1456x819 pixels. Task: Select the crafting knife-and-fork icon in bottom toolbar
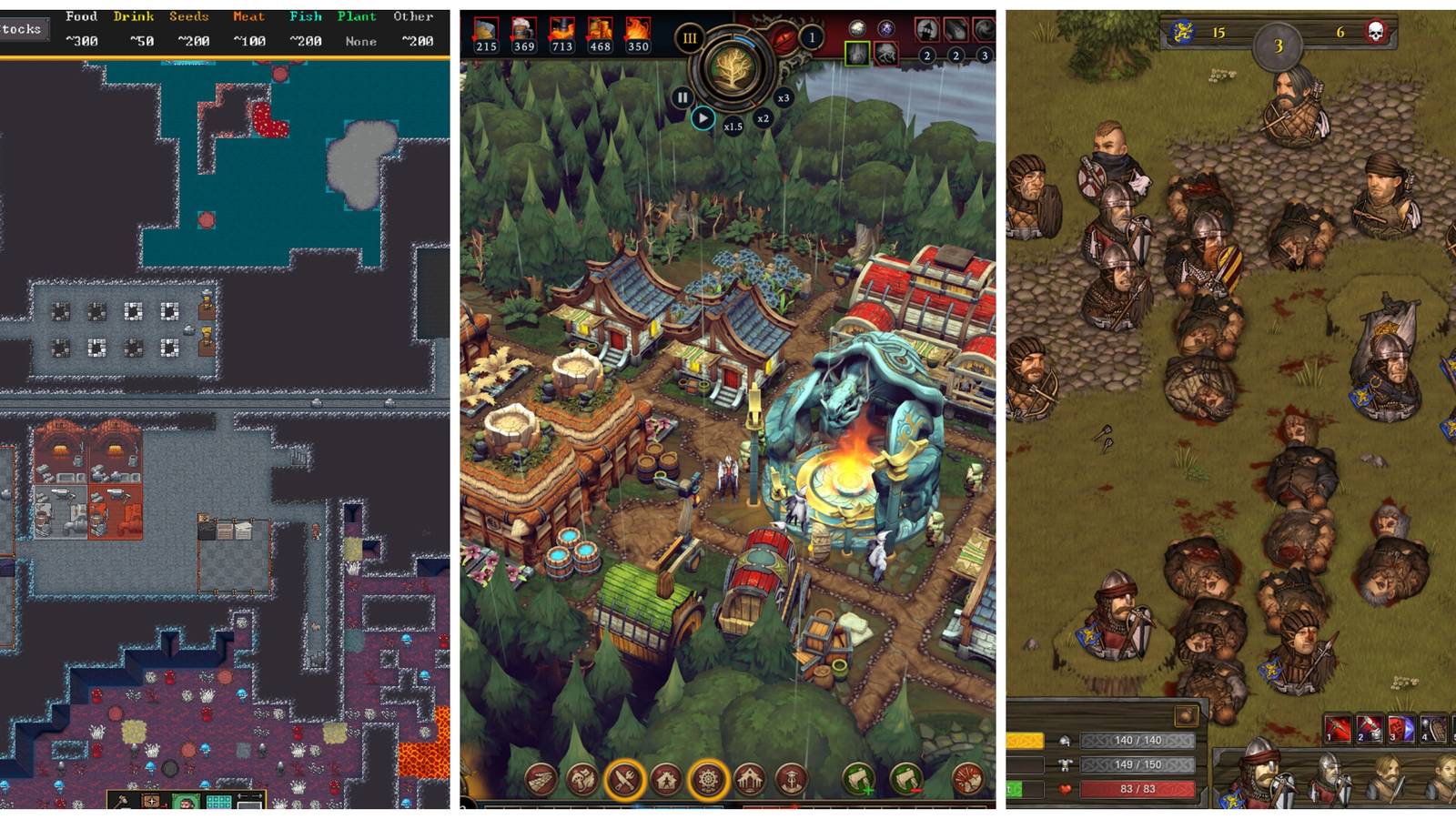point(623,780)
